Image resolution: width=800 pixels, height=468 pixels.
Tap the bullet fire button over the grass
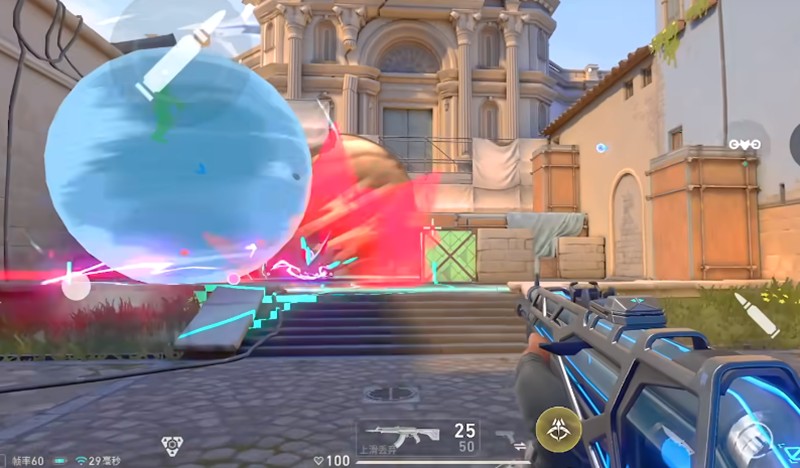757,315
